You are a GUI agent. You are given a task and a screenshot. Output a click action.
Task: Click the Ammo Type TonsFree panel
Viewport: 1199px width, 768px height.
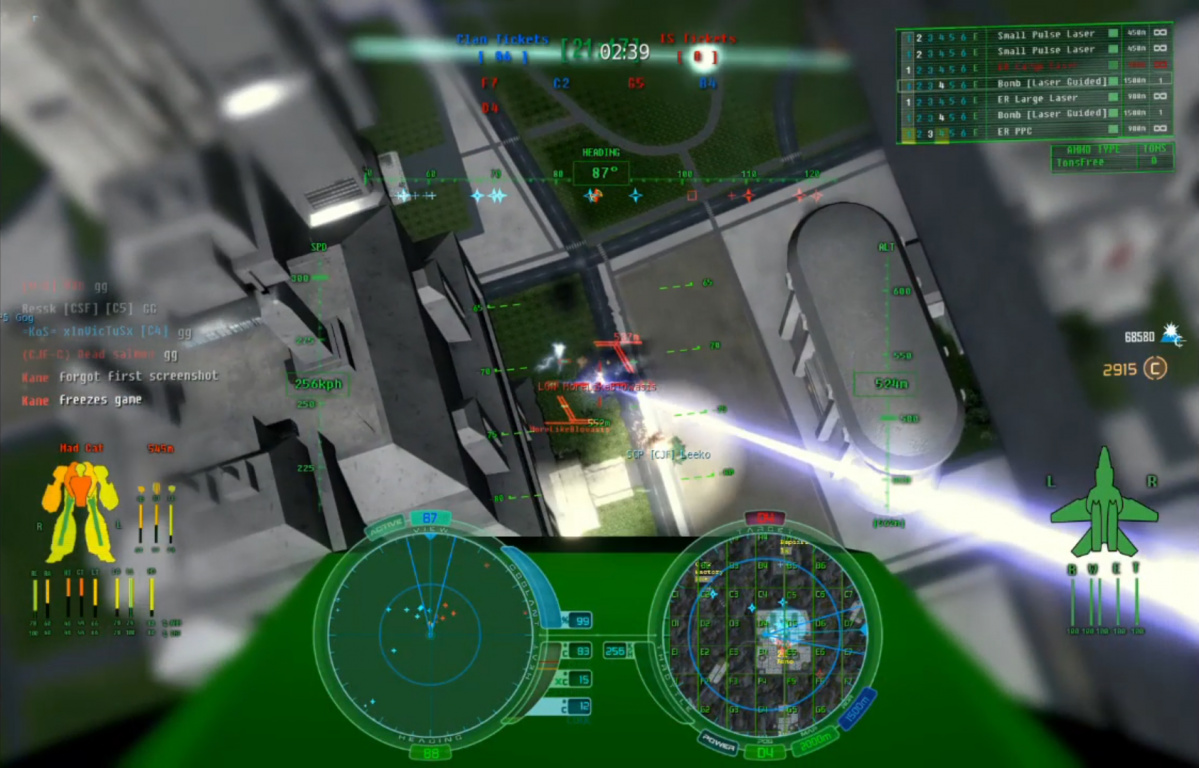pyautogui.click(x=1112, y=156)
